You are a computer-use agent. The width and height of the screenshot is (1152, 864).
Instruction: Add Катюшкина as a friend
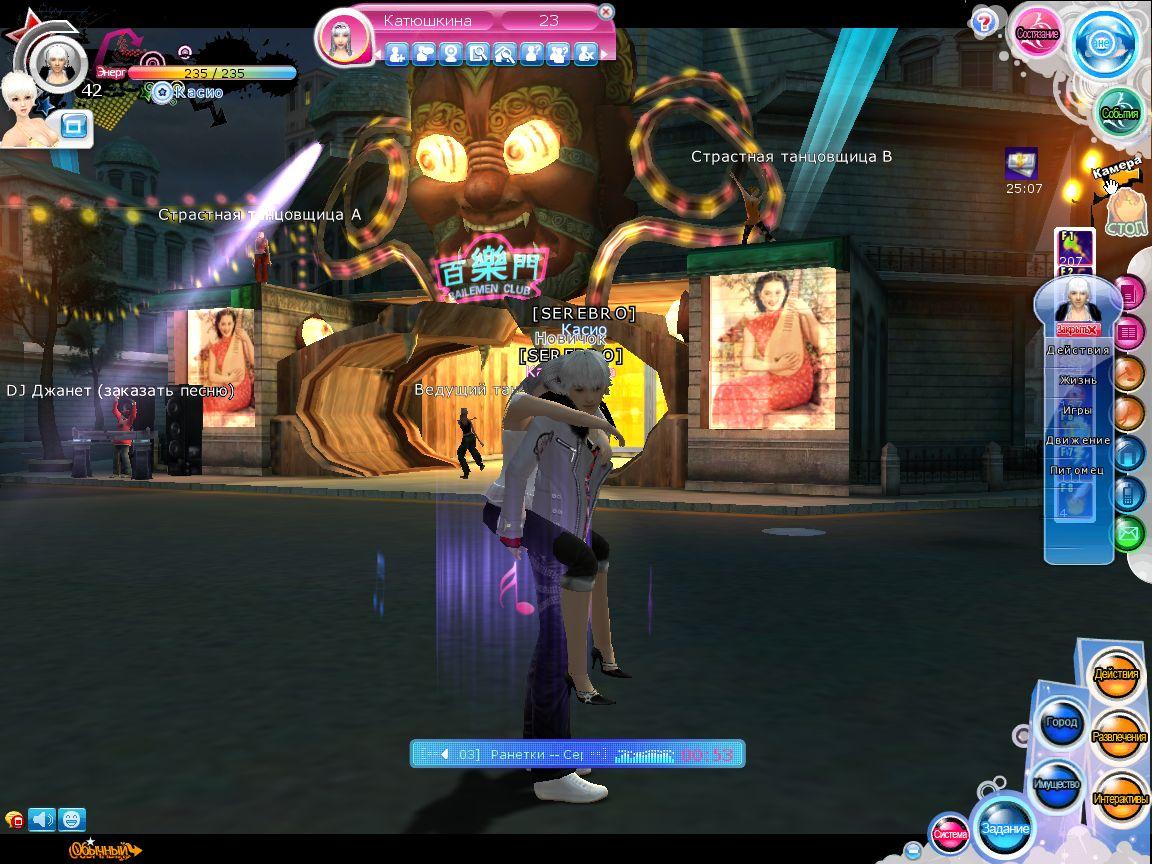[x=396, y=53]
